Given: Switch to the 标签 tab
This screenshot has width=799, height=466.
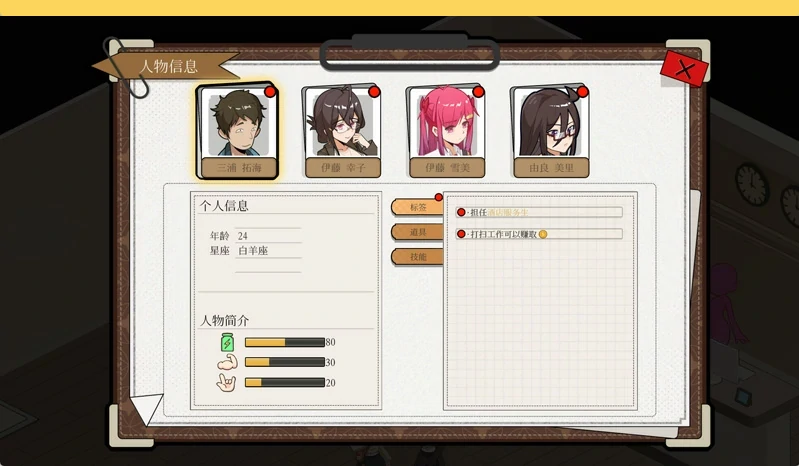Looking at the screenshot, I should [416, 207].
